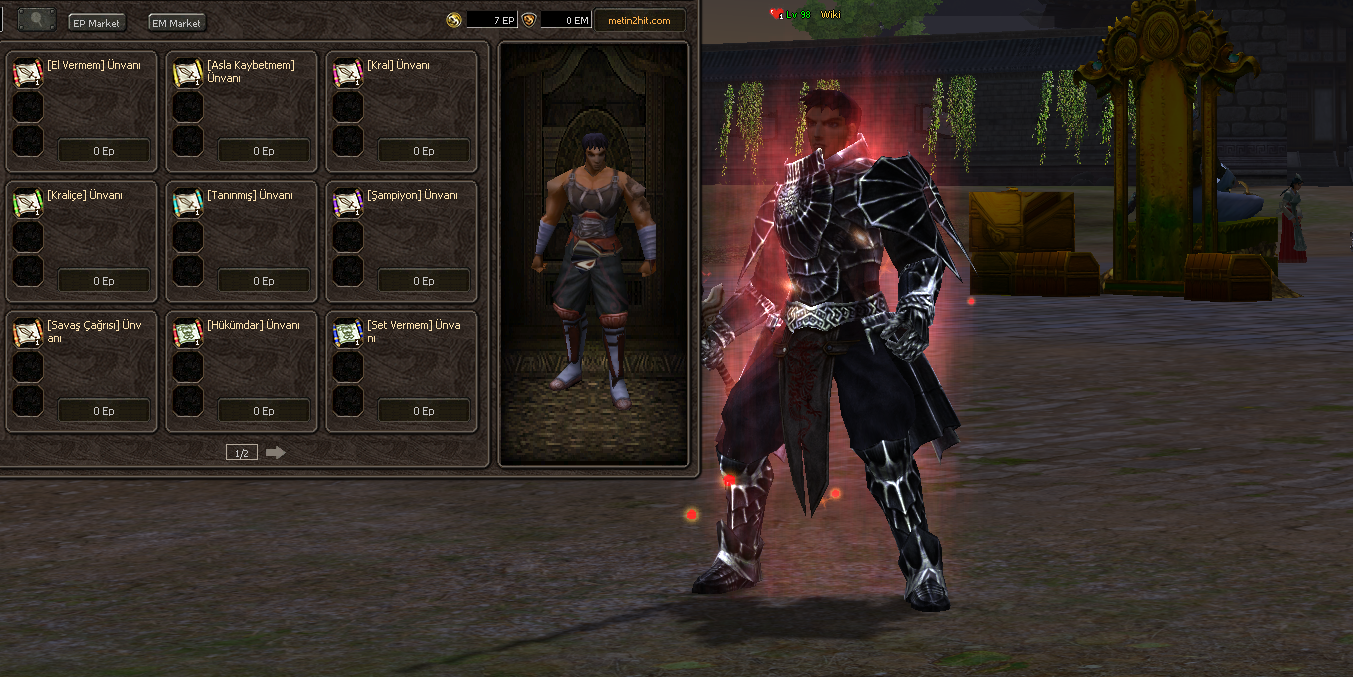This screenshot has width=1353, height=677.
Task: Choose the [Kral] Ünvanı scroll icon
Action: [x=347, y=73]
